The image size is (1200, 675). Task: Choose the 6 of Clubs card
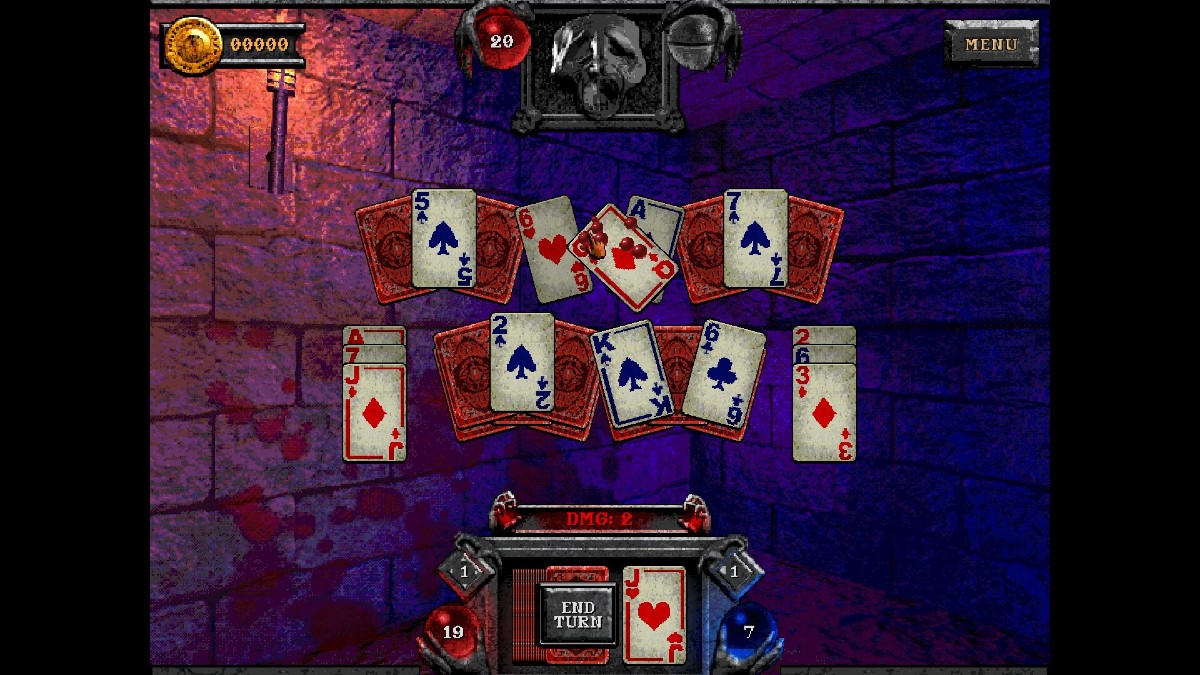(723, 373)
